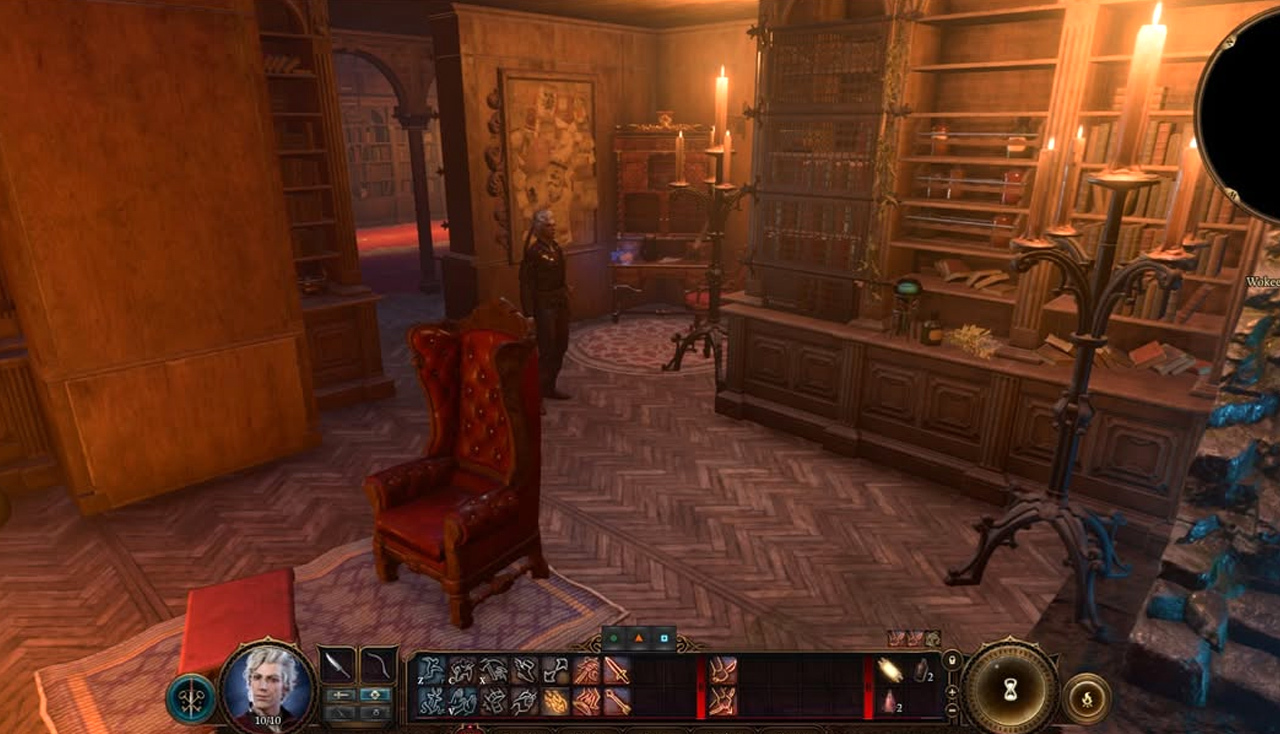Activate the orange sword attack ability
Image resolution: width=1280 pixels, height=734 pixels.
pos(617,670)
